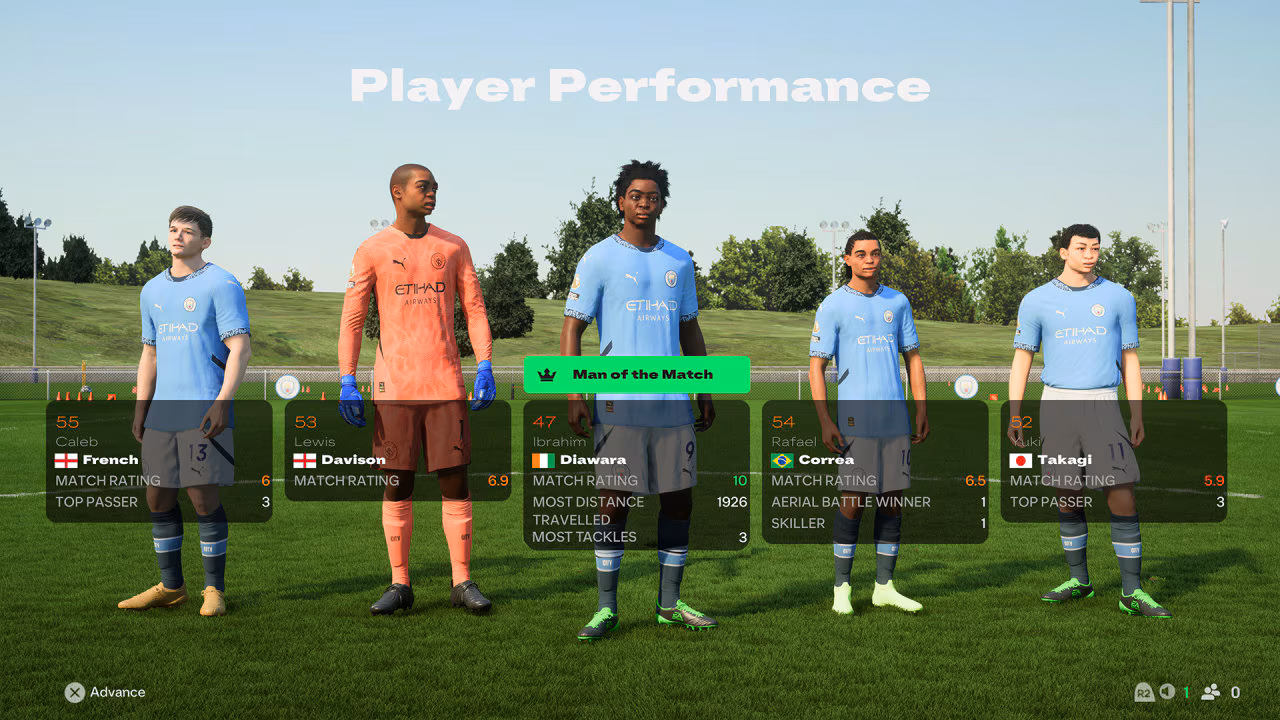
Task: Select the Man of the Match banner
Action: click(636, 375)
